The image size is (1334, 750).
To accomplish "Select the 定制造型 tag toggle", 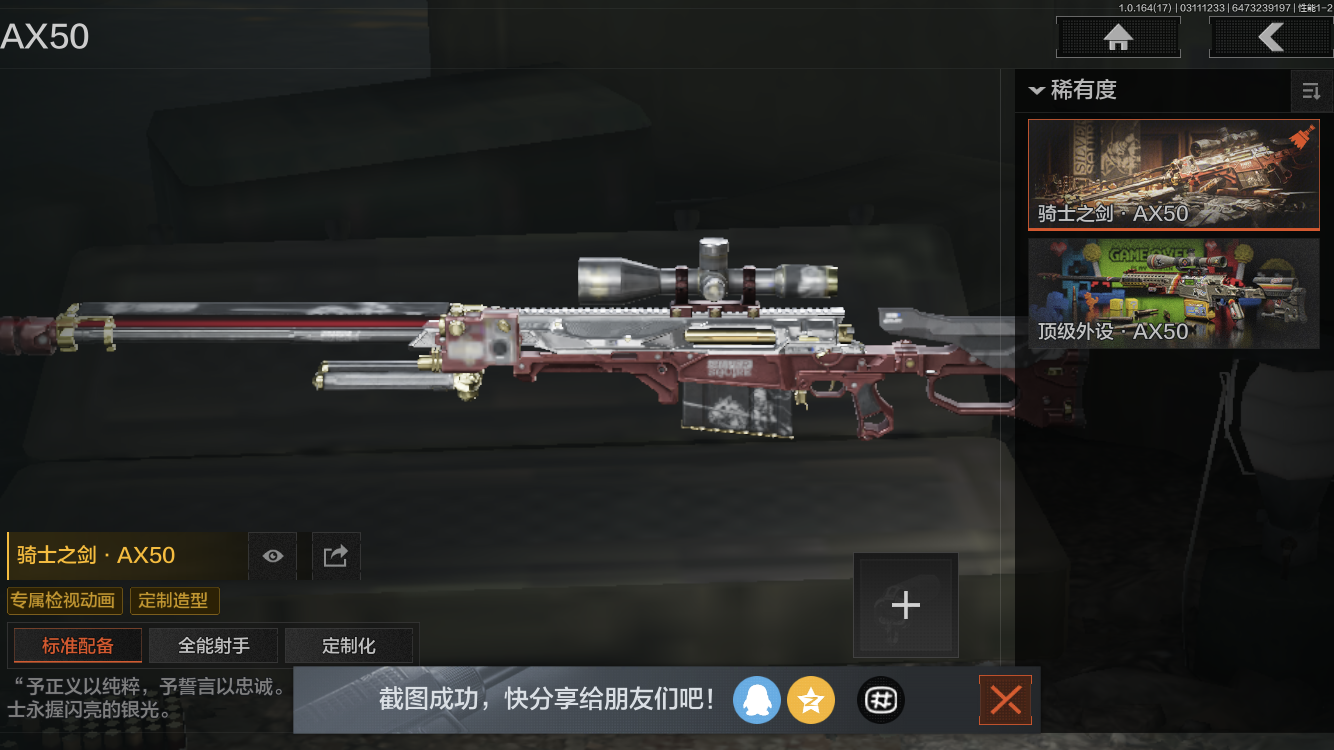I will click(x=174, y=600).
